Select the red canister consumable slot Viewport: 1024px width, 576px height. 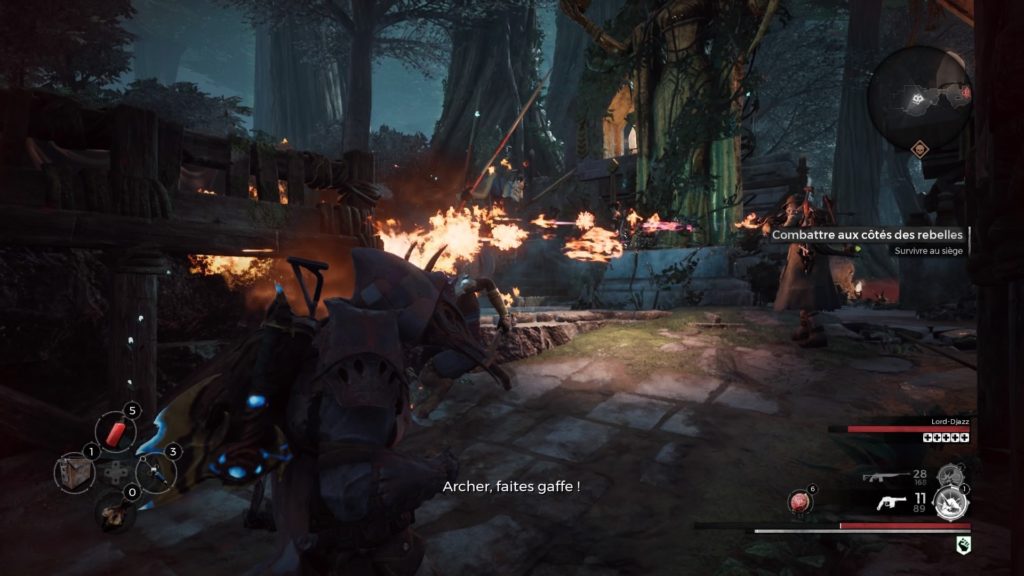click(x=114, y=432)
